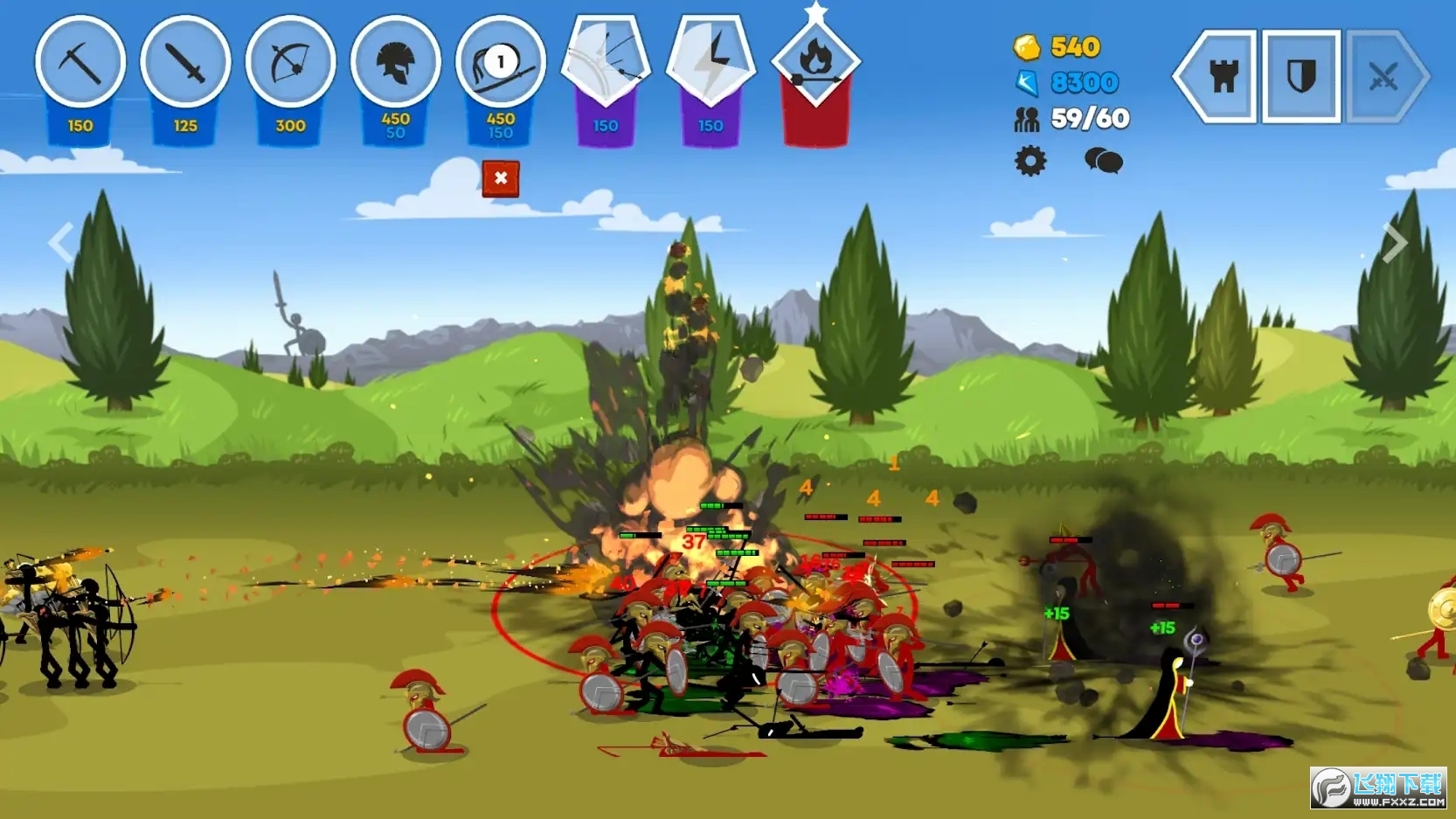Activate the fire arrow ability
This screenshot has width=1456, height=819.
click(815, 59)
